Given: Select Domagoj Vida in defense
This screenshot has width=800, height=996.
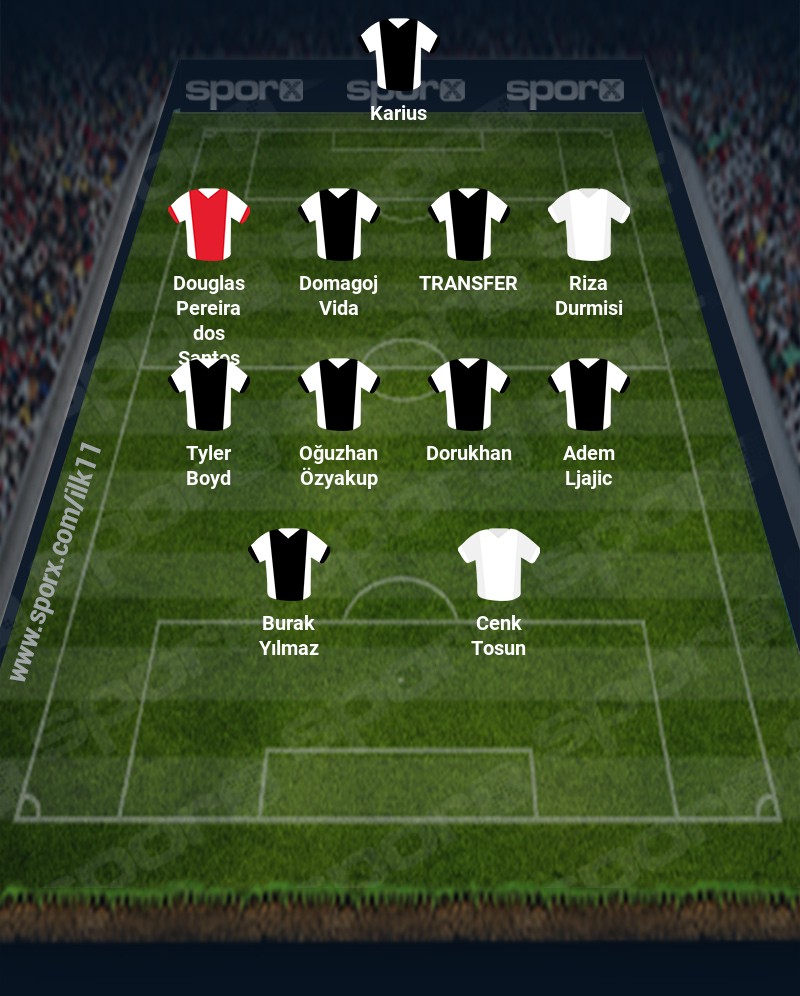Looking at the screenshot, I should 338,225.
